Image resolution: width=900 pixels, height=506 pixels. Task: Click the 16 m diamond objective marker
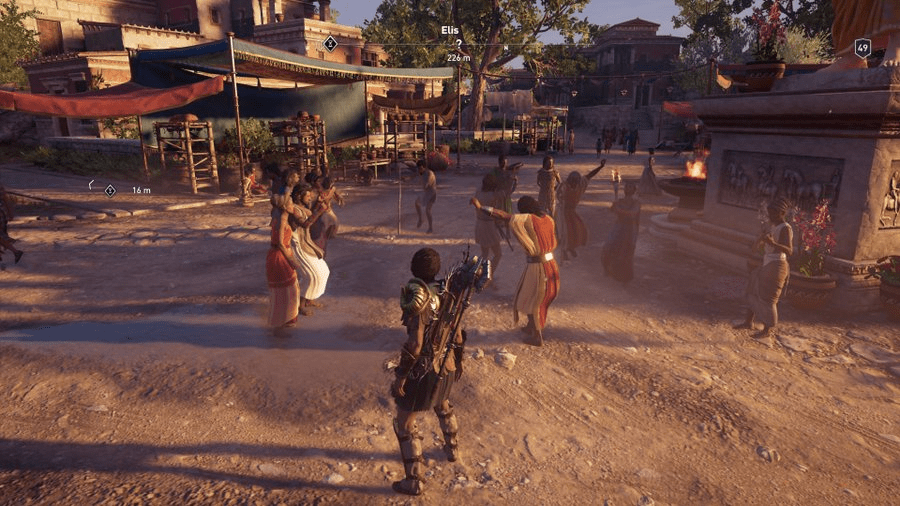click(x=110, y=189)
